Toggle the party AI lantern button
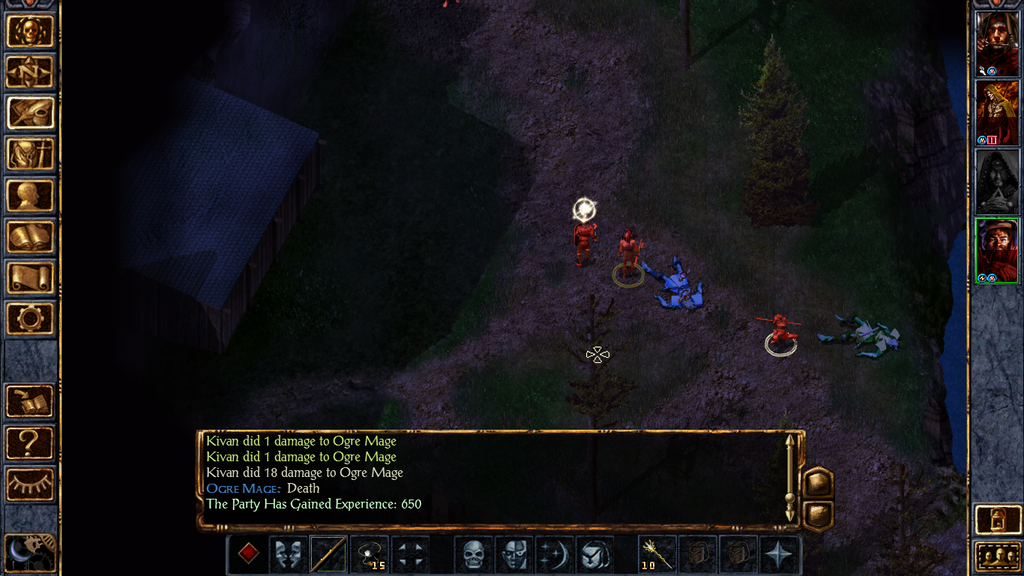 (997, 520)
